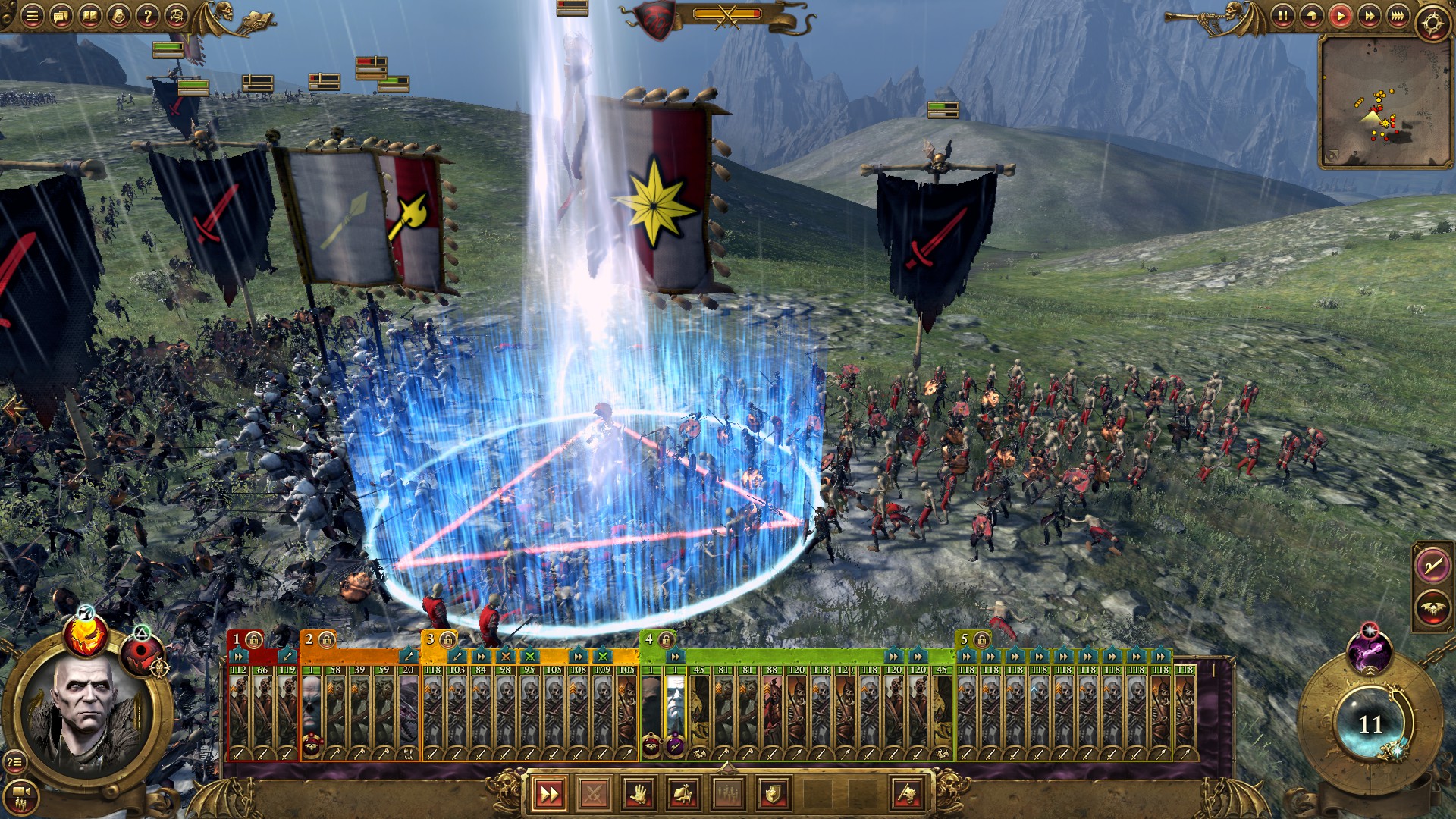Set battle speed to fastest triple forward
This screenshot has width=1456, height=819.
click(1398, 16)
